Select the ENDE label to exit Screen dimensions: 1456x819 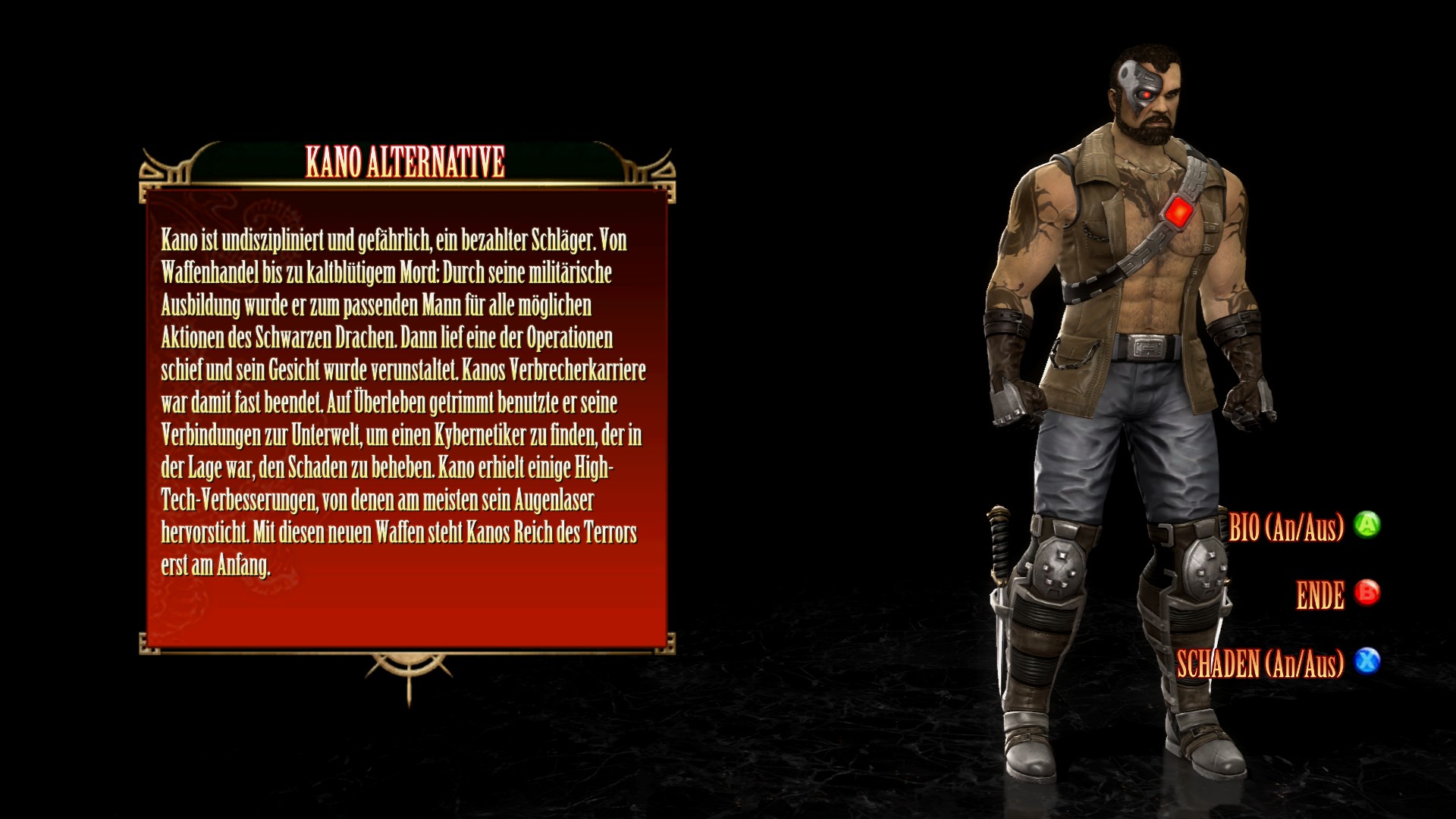1320,595
